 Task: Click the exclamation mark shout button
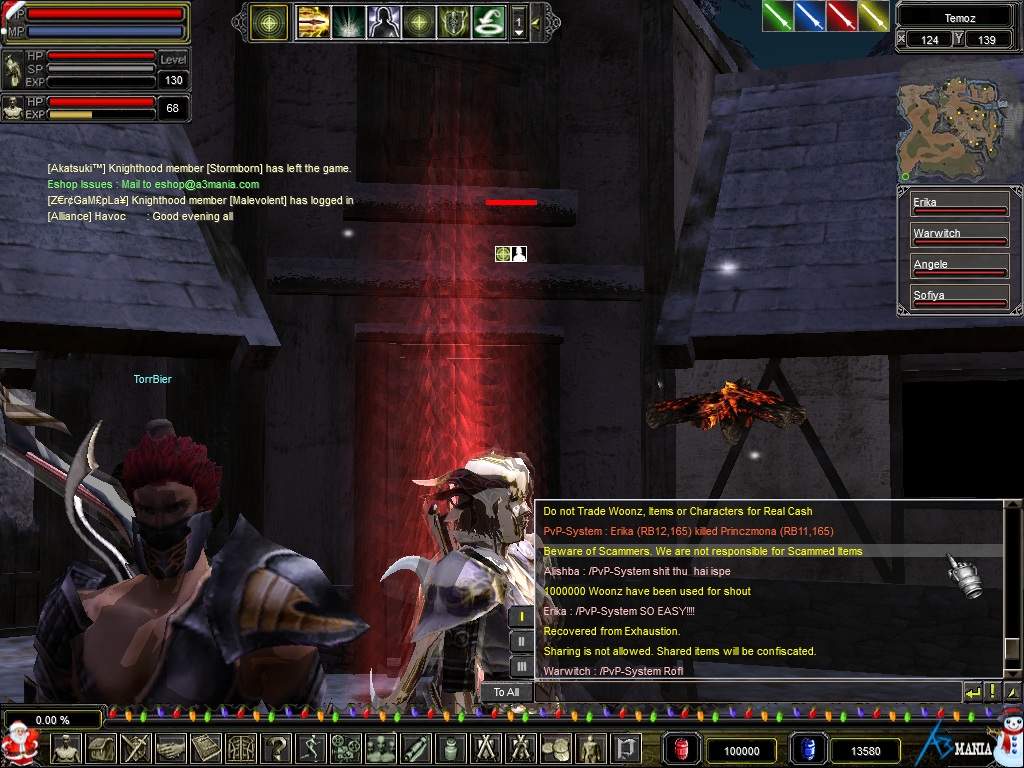click(x=992, y=692)
